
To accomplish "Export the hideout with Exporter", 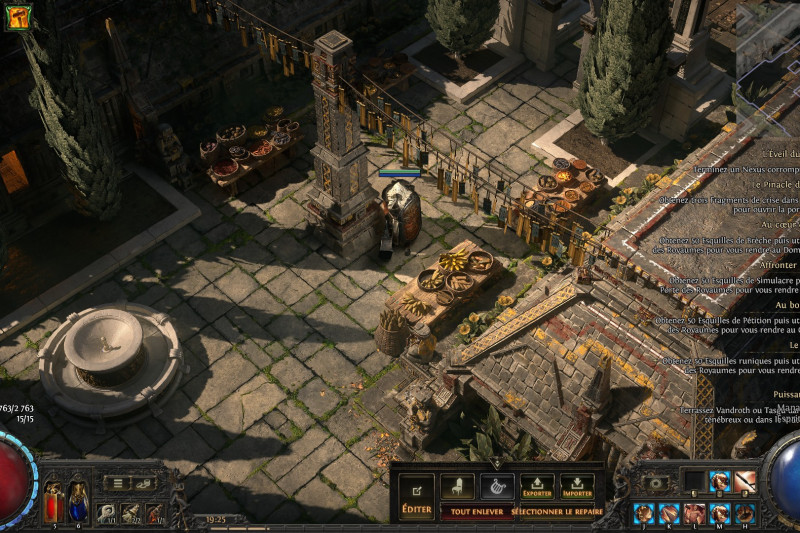I will click(x=537, y=487).
